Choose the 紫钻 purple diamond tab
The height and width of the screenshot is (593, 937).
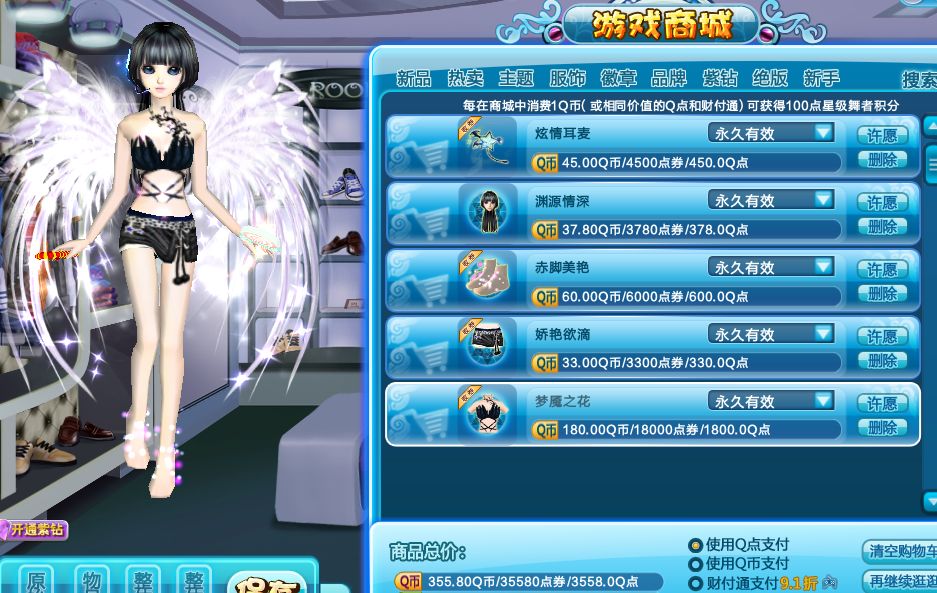720,78
